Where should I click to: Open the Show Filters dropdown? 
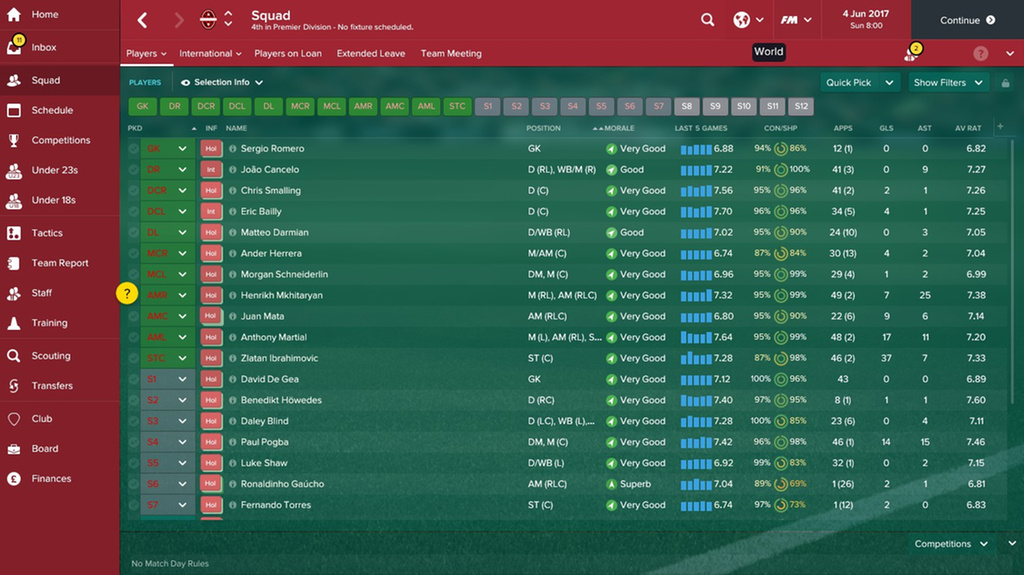949,83
